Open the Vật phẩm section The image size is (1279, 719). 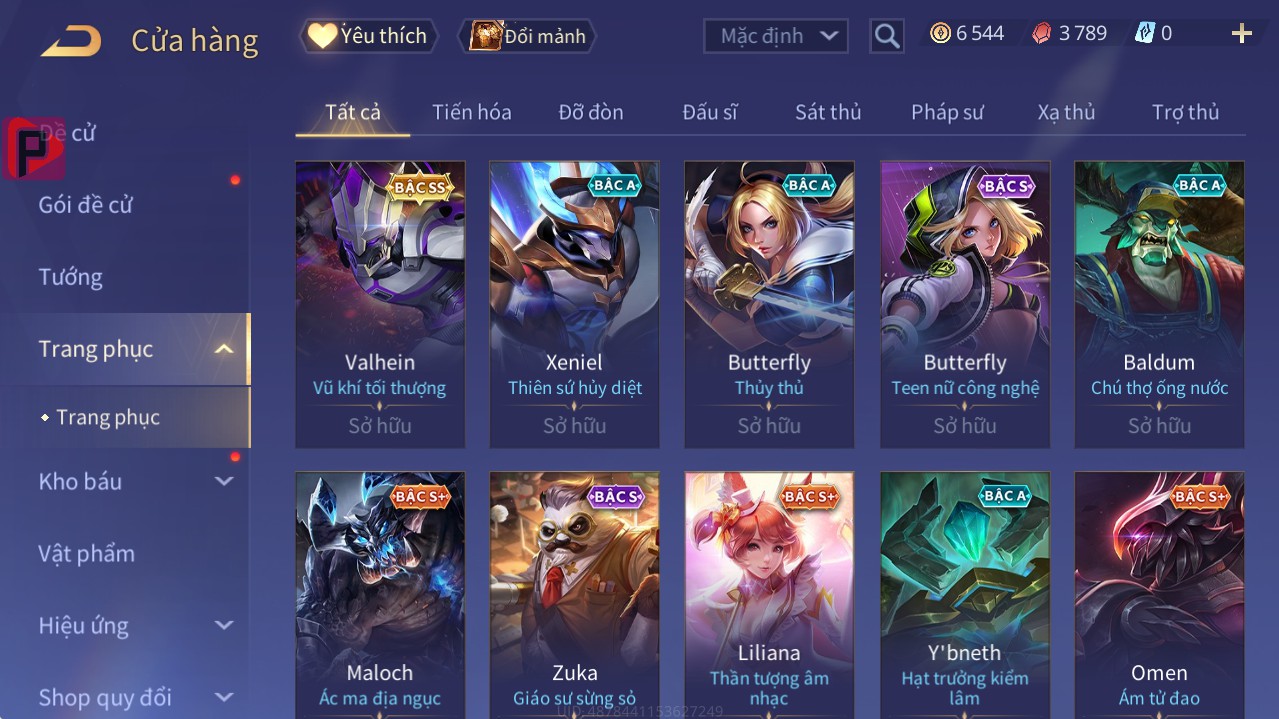click(x=86, y=553)
